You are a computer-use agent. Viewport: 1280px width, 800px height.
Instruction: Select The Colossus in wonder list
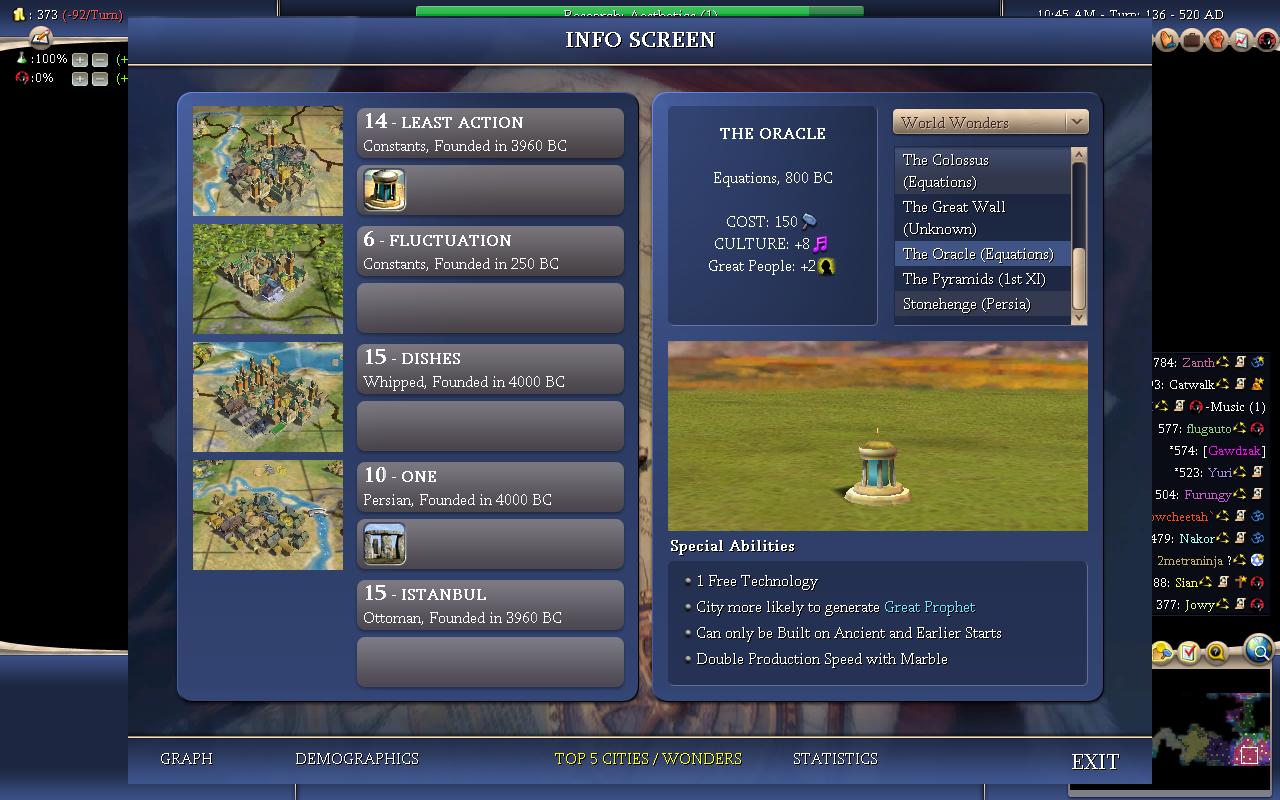coord(945,170)
